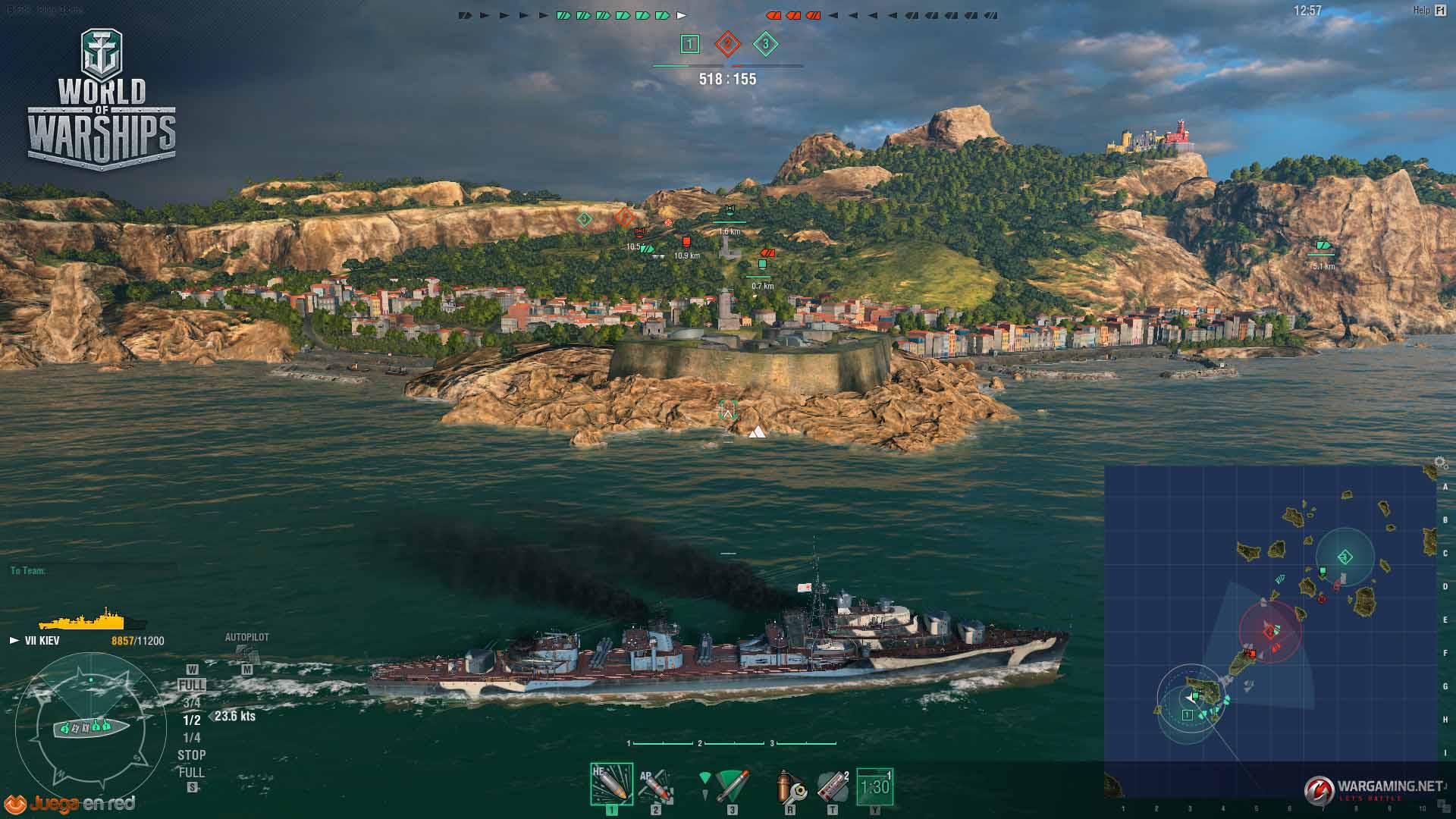
Task: Set engine telegraph to STOP
Action: (191, 755)
